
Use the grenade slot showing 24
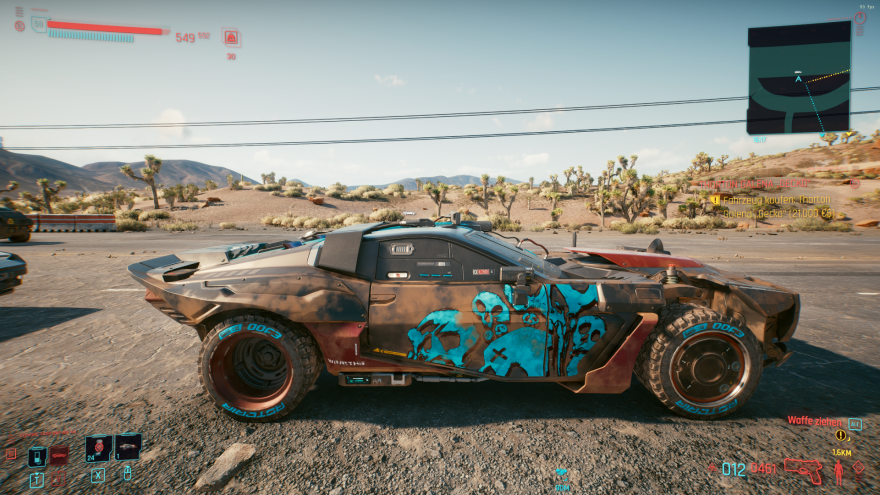pos(98,447)
